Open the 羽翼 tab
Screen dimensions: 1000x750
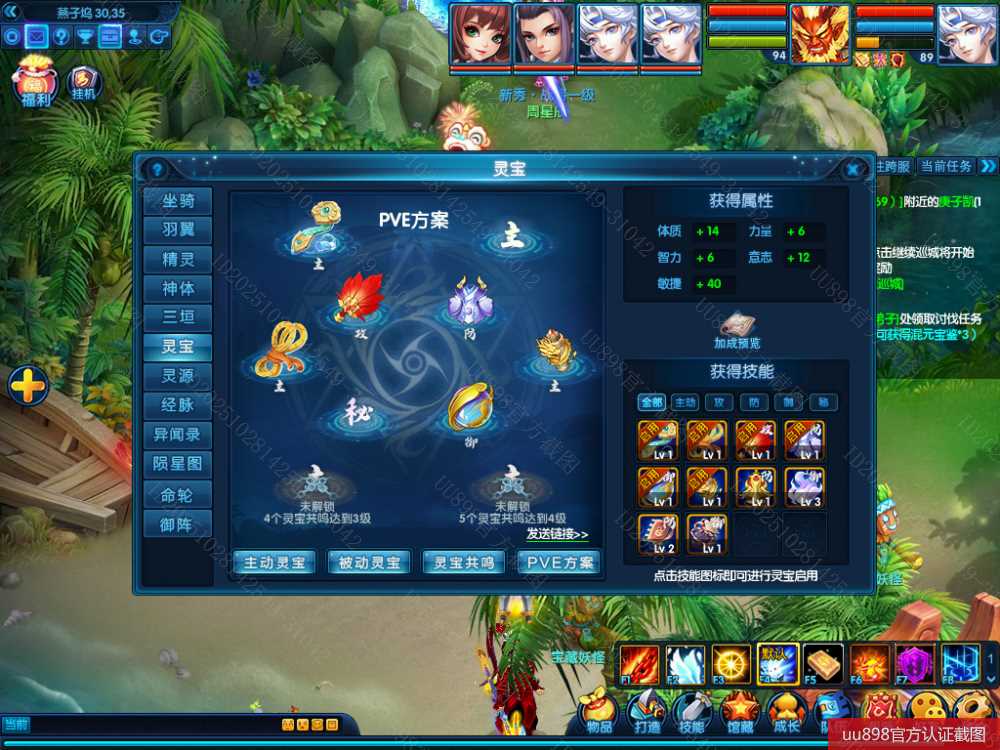pos(178,230)
